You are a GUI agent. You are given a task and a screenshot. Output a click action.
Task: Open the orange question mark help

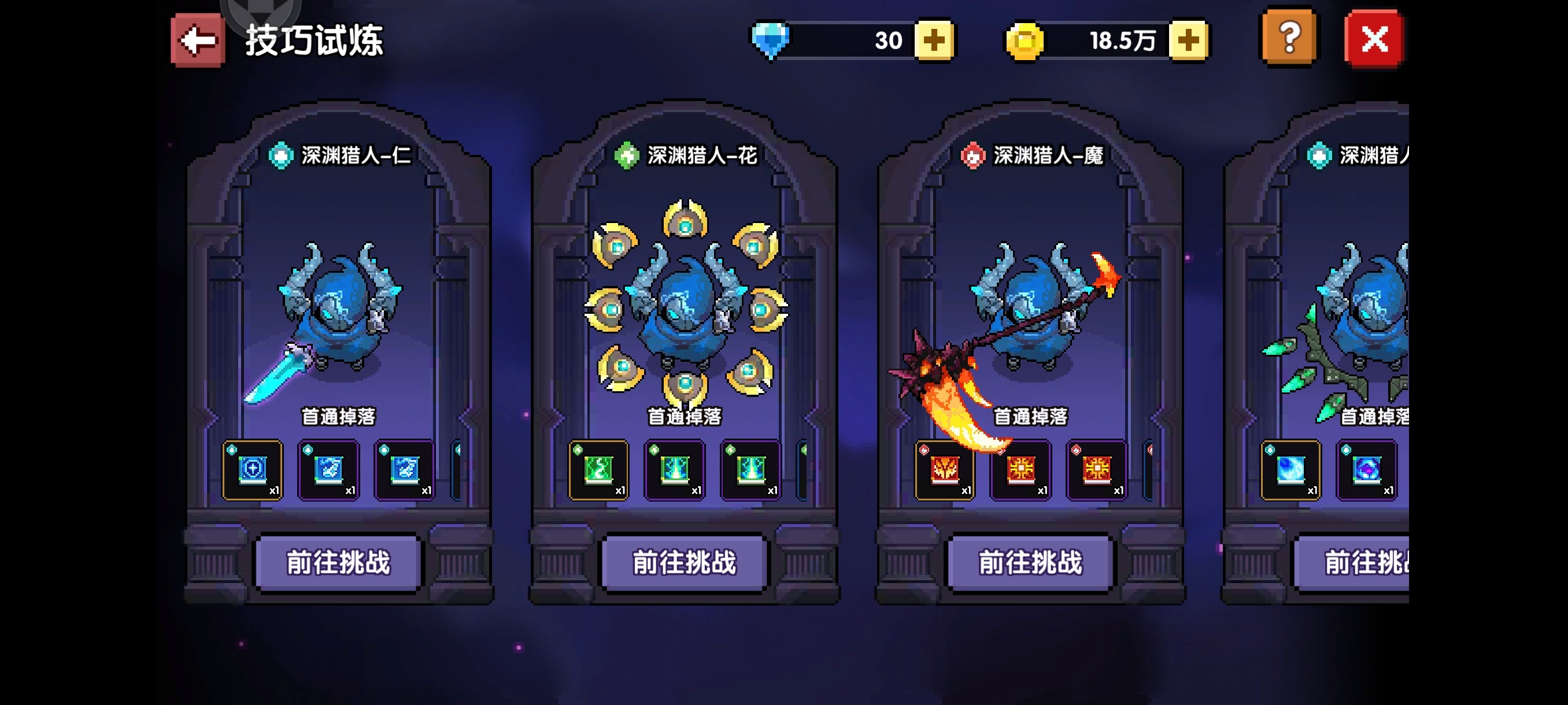pos(1289,38)
